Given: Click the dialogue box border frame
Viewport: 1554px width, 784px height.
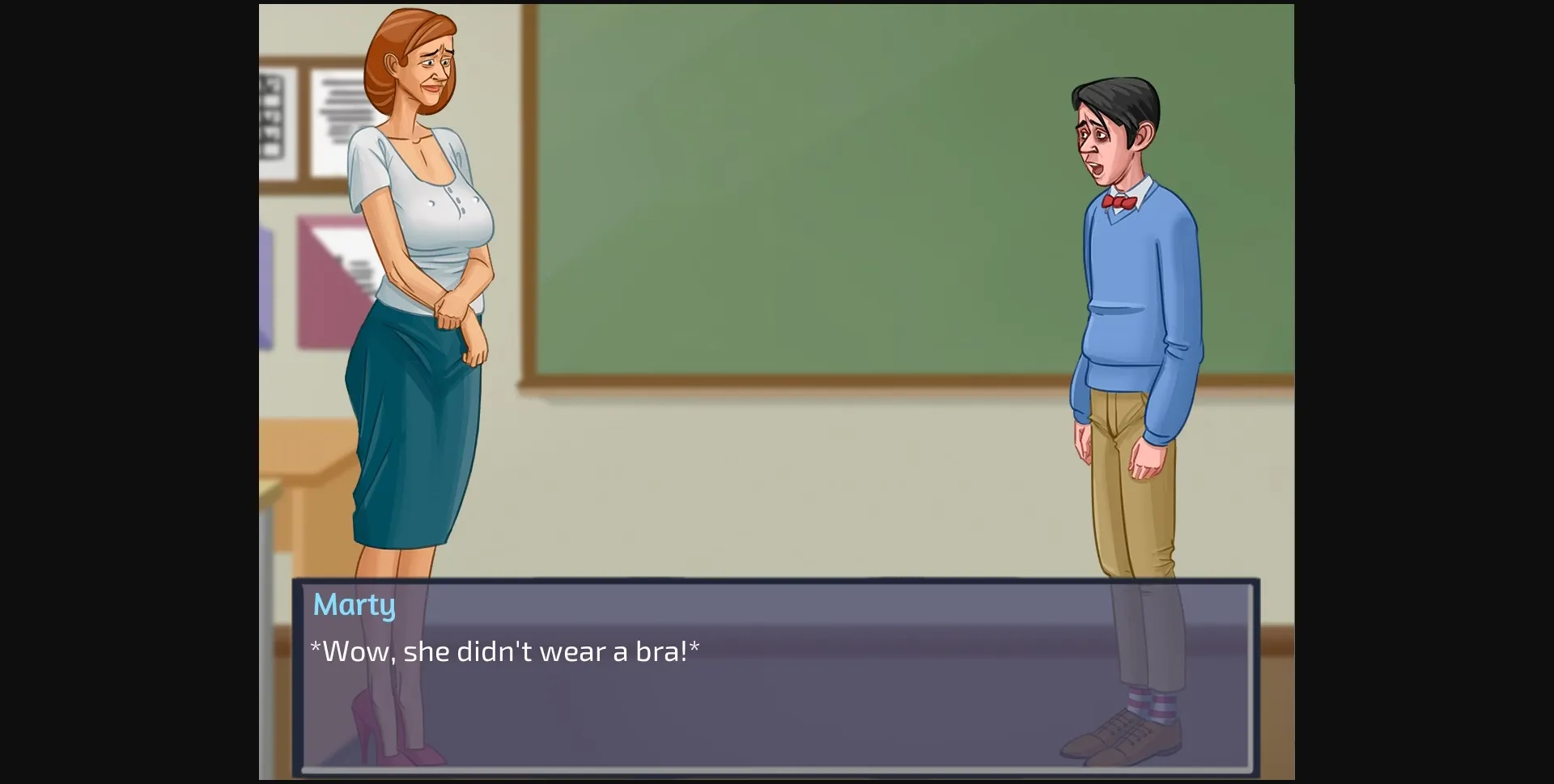Looking at the screenshot, I should (x=777, y=584).
